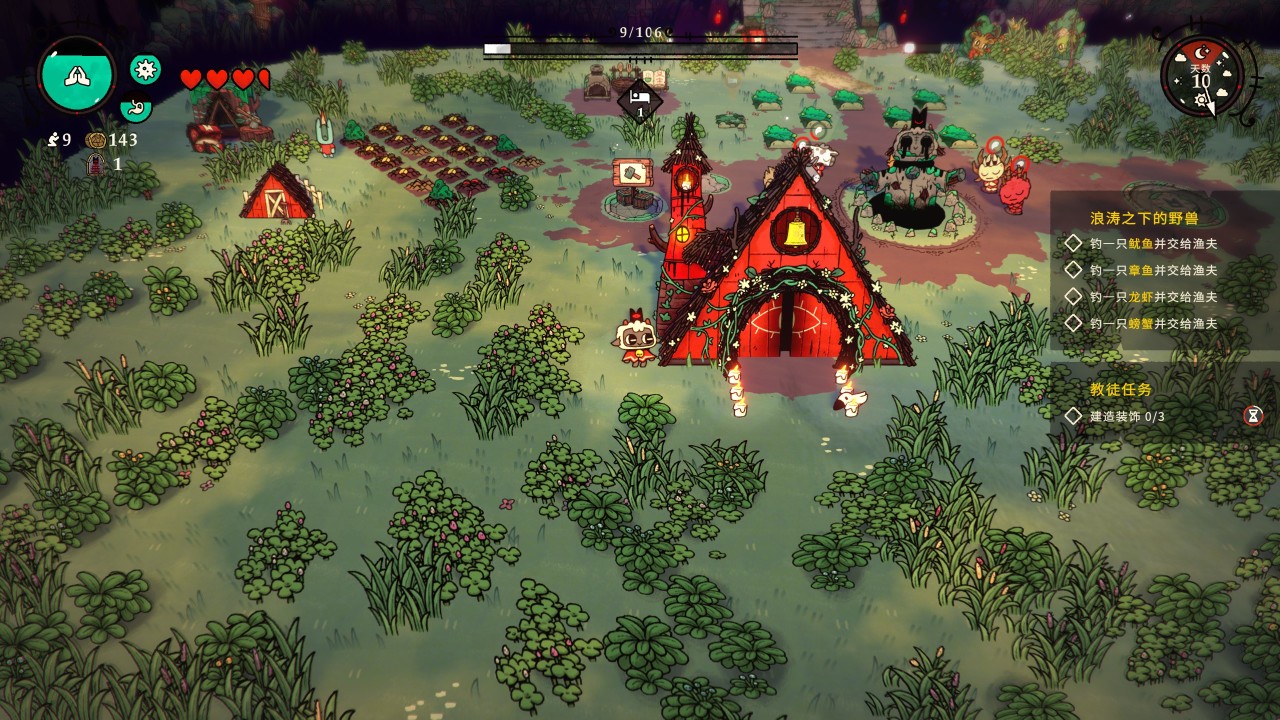Click the kneeling follower count icon
Image resolution: width=1280 pixels, height=720 pixels.
(53, 140)
